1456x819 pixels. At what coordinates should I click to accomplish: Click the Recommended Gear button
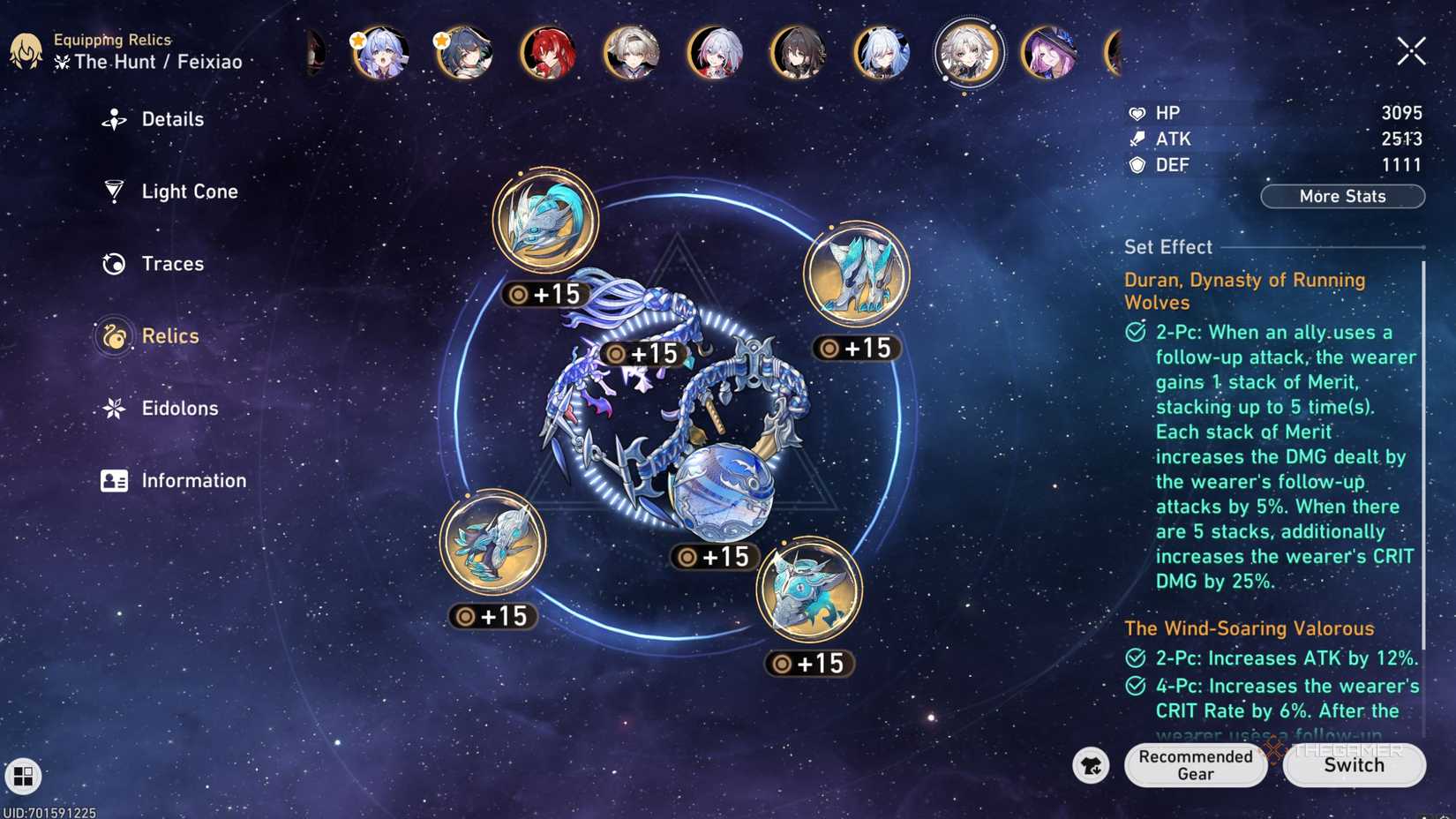click(x=1194, y=765)
